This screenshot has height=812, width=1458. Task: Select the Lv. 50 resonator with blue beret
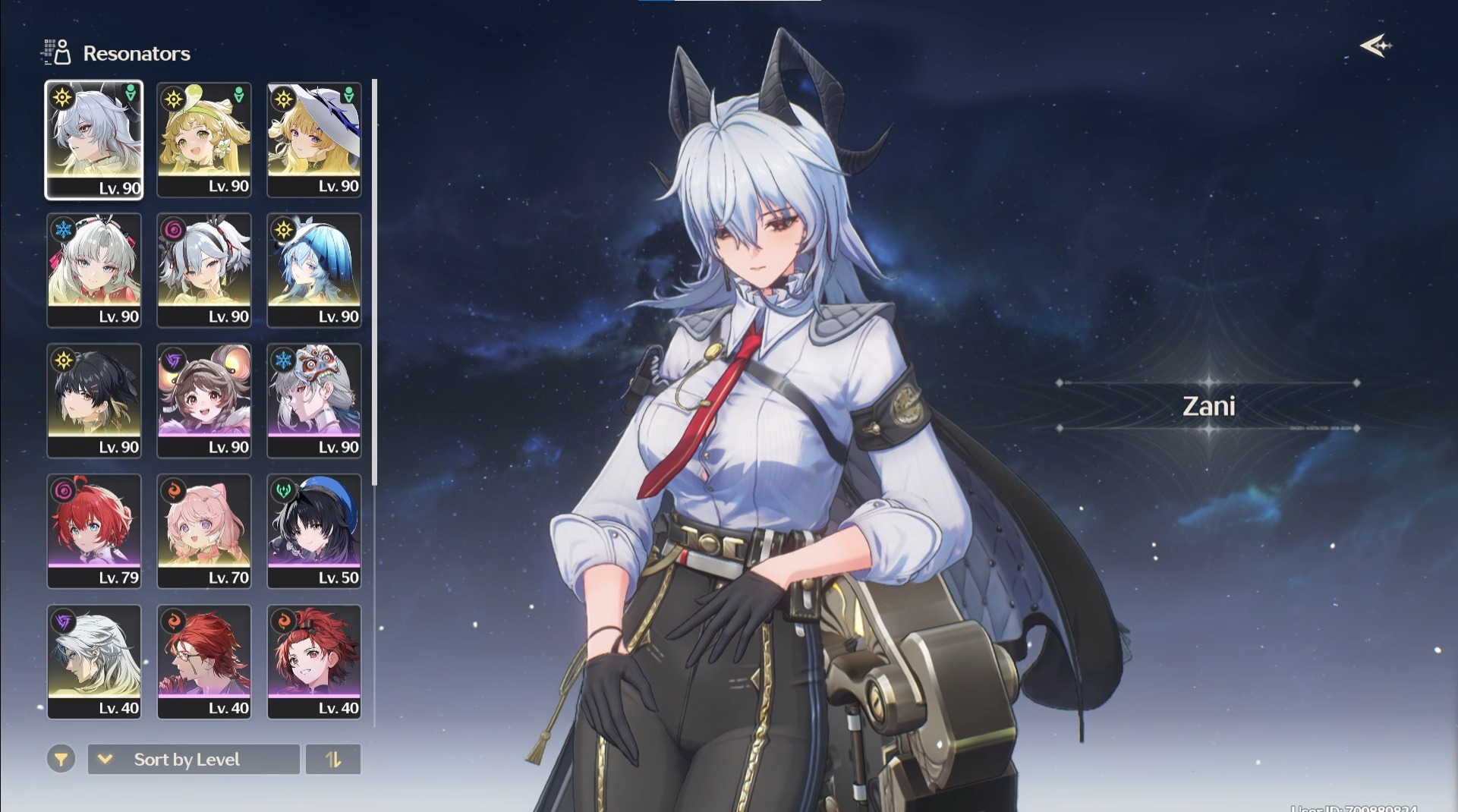click(x=313, y=531)
